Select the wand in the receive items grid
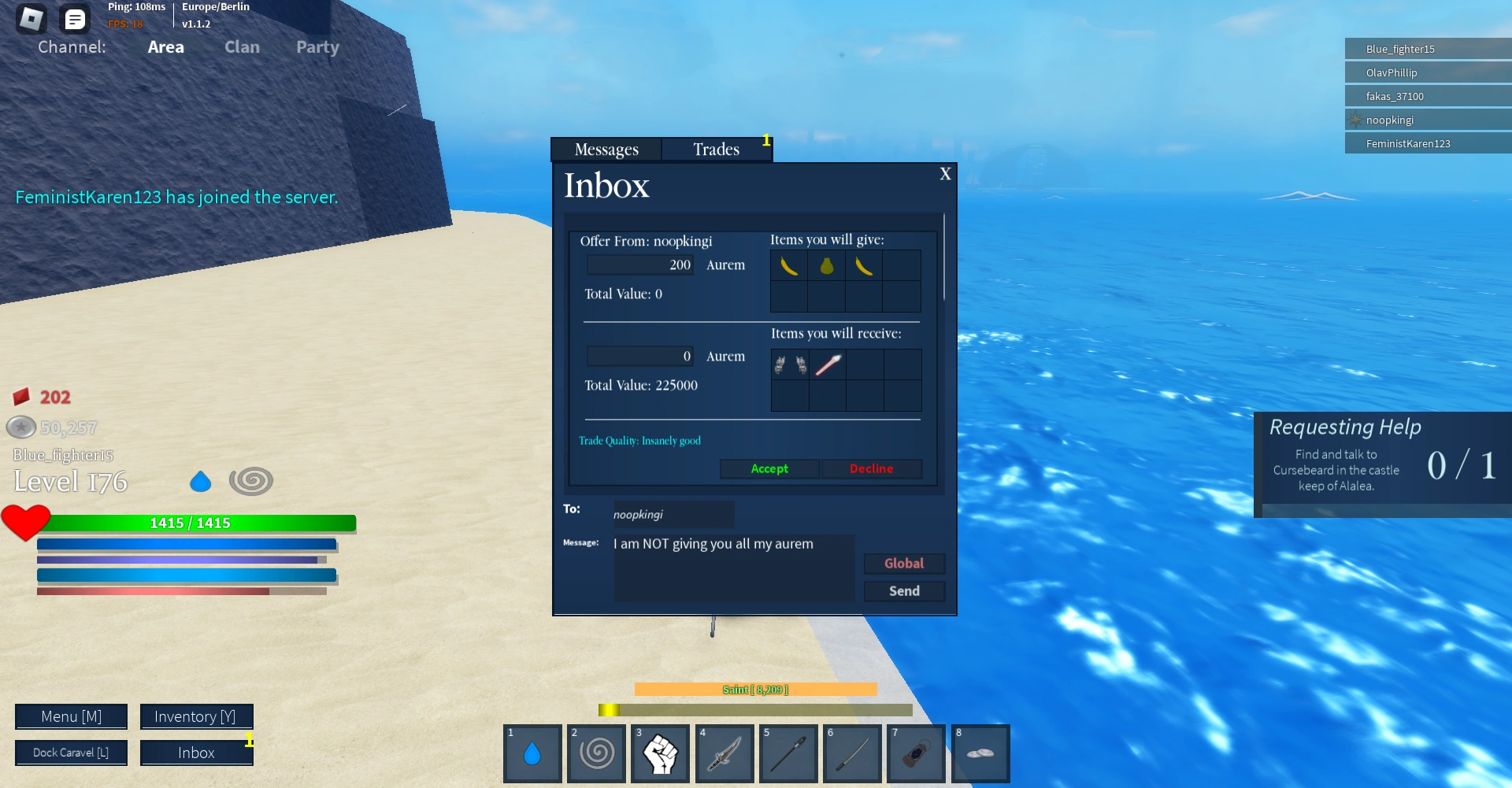The height and width of the screenshot is (788, 1512). click(x=826, y=364)
